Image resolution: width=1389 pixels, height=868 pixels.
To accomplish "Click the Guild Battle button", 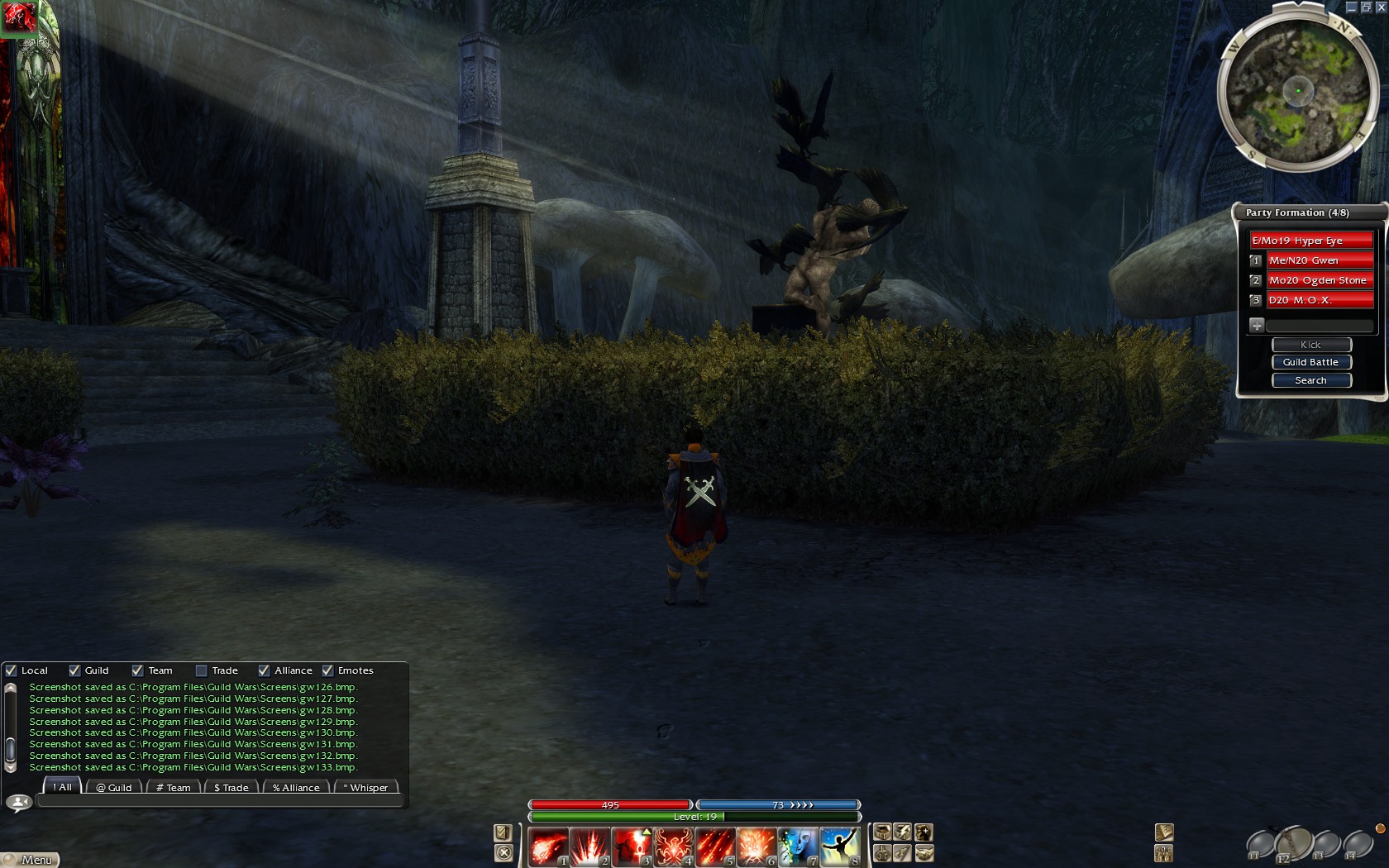I will pos(1310,362).
